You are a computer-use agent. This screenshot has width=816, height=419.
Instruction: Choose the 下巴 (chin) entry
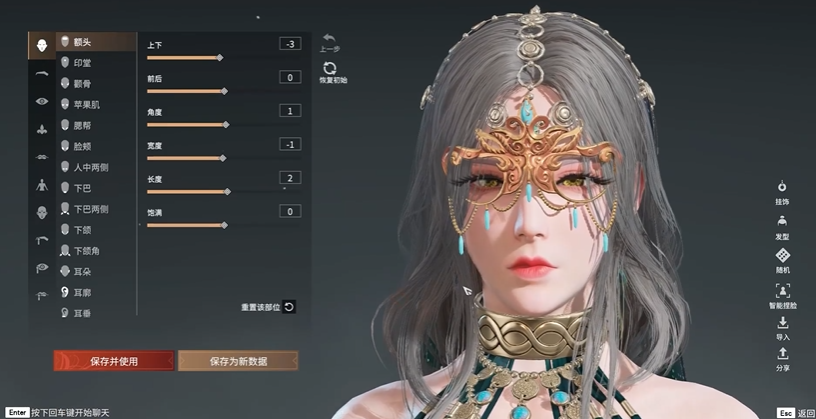(x=83, y=188)
